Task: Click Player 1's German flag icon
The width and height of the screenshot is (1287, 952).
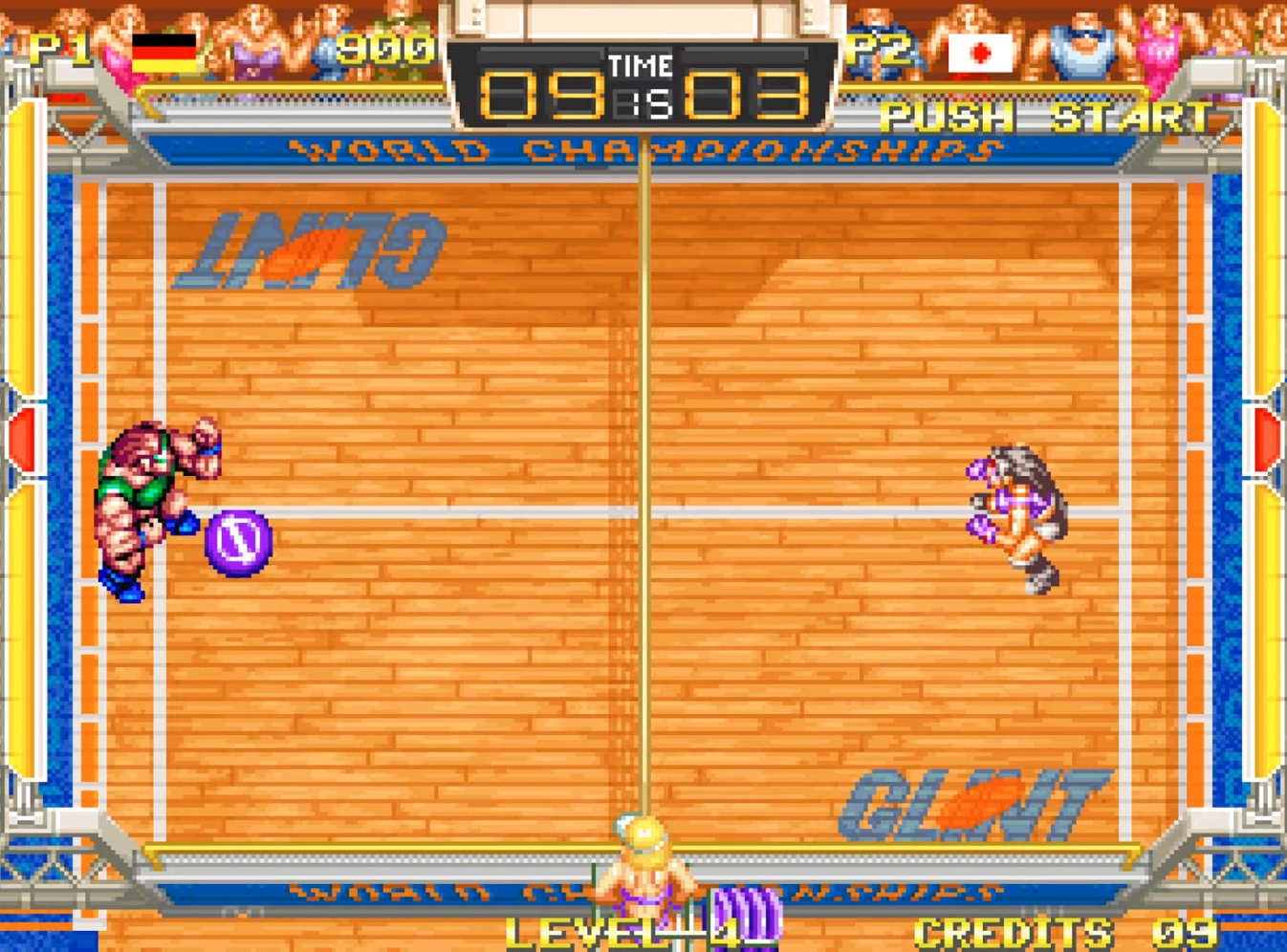Action: tap(164, 54)
